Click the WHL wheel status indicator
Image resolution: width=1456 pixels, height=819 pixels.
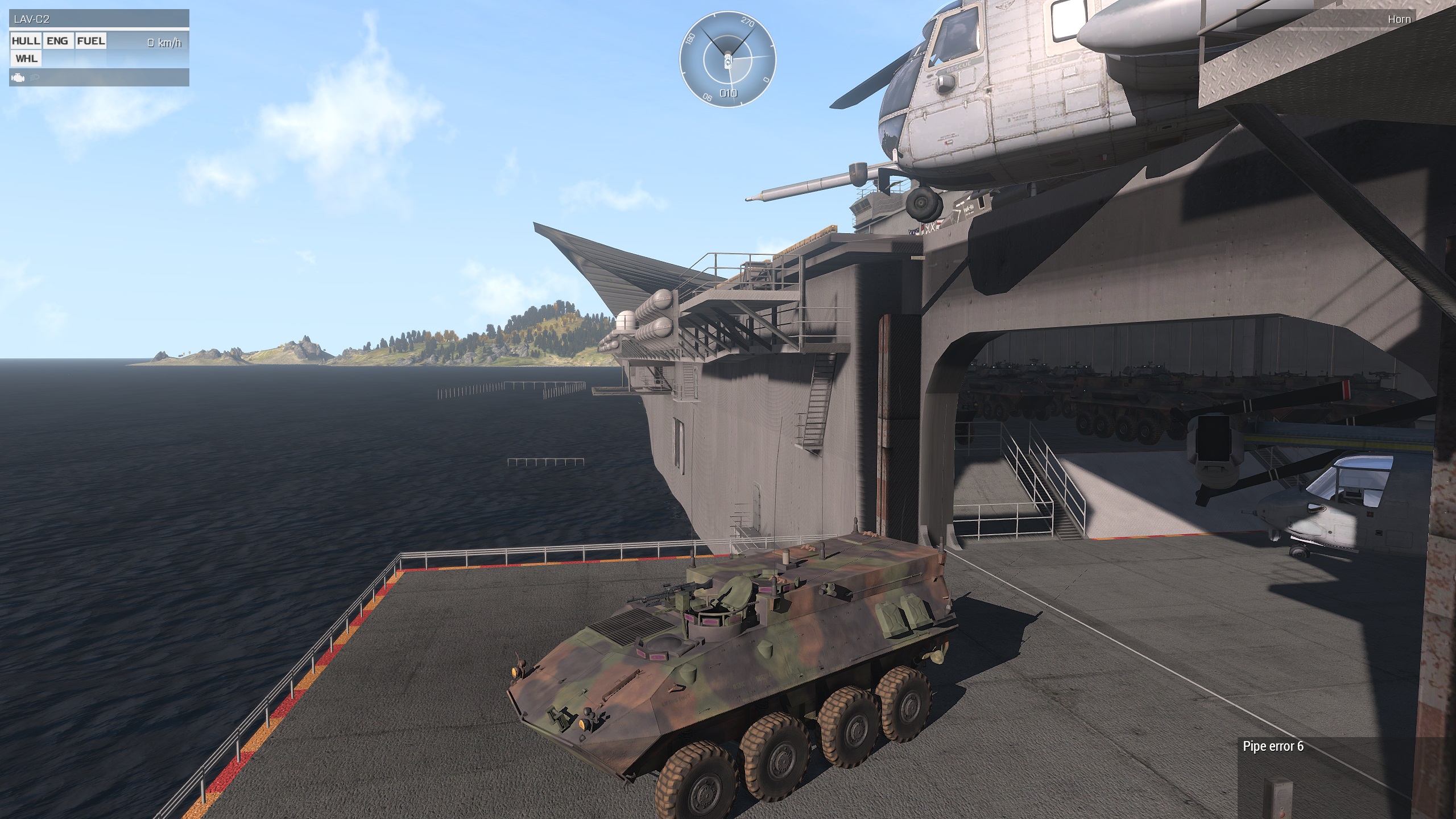click(x=26, y=59)
